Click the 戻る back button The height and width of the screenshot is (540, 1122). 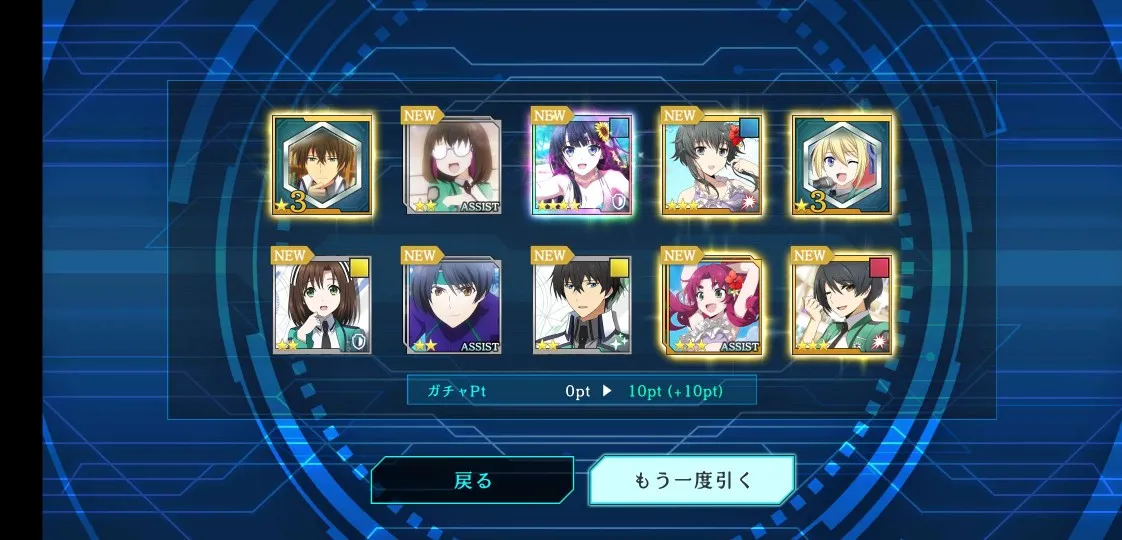pyautogui.click(x=472, y=480)
